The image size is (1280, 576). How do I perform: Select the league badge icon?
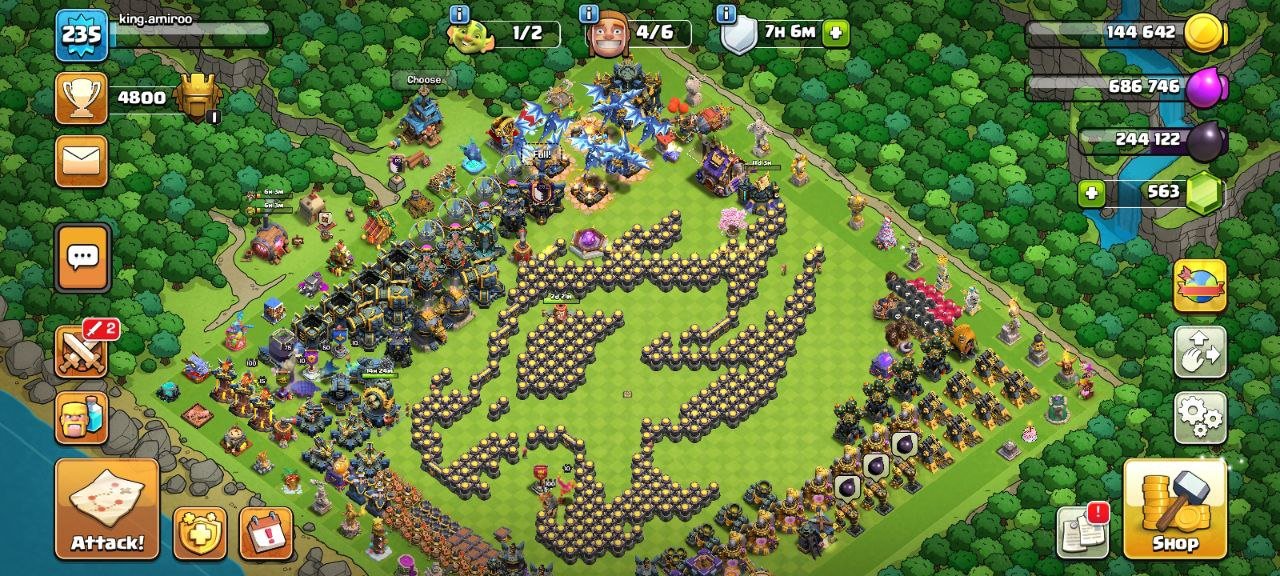coord(197,98)
